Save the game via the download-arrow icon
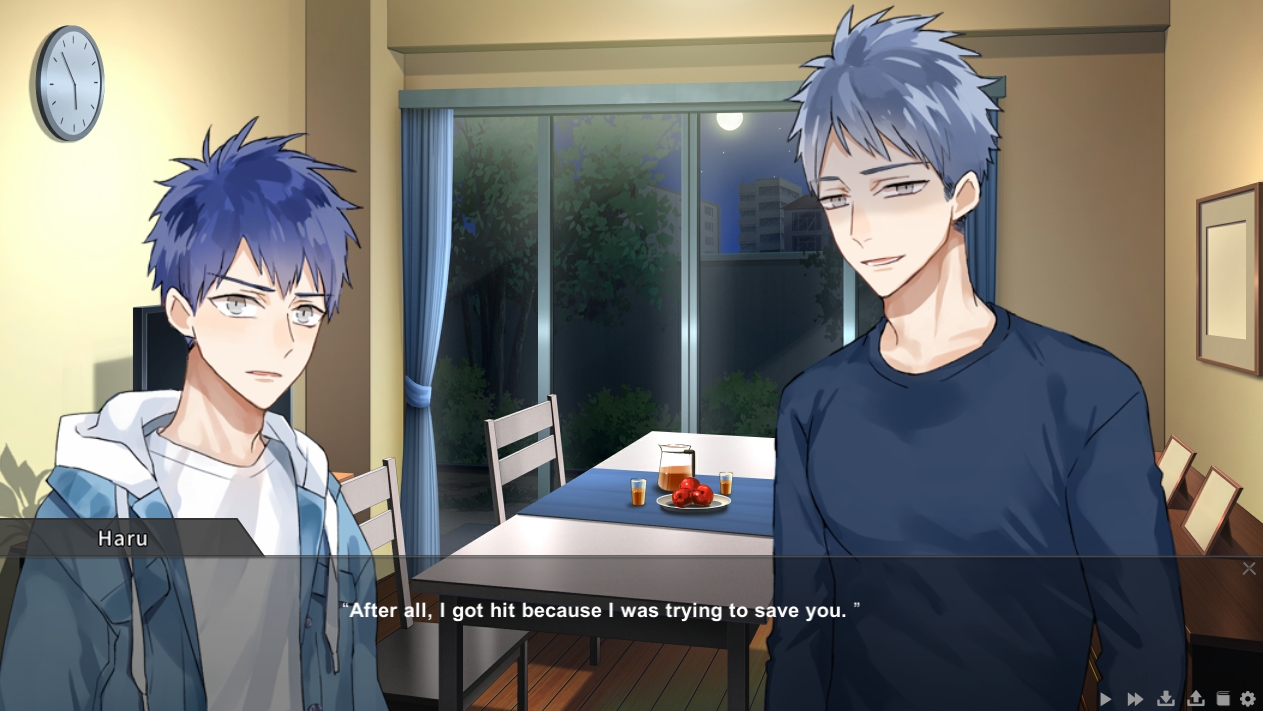The image size is (1263, 711). click(1165, 699)
